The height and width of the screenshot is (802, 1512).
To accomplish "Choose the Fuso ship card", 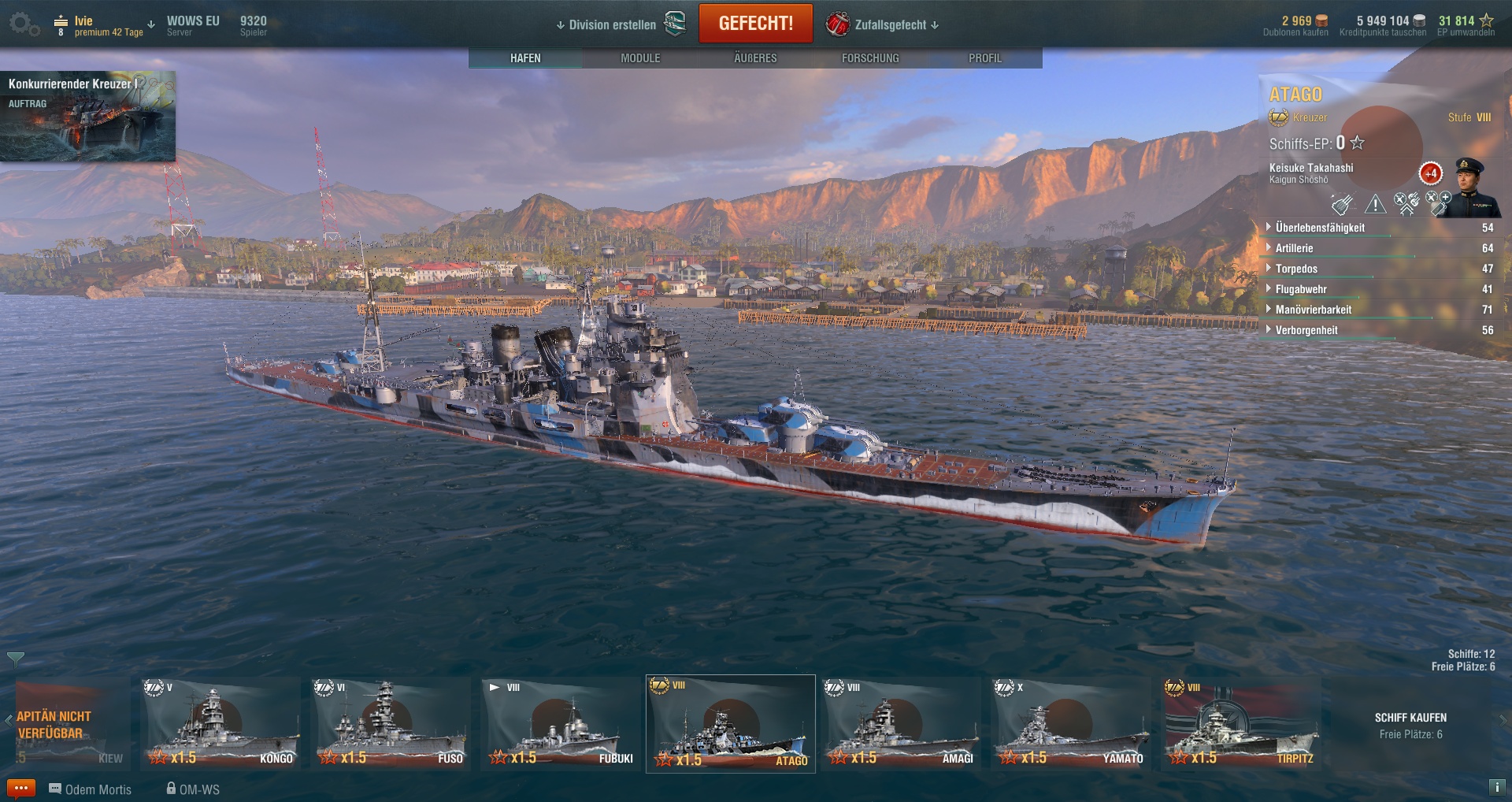I will tap(391, 723).
